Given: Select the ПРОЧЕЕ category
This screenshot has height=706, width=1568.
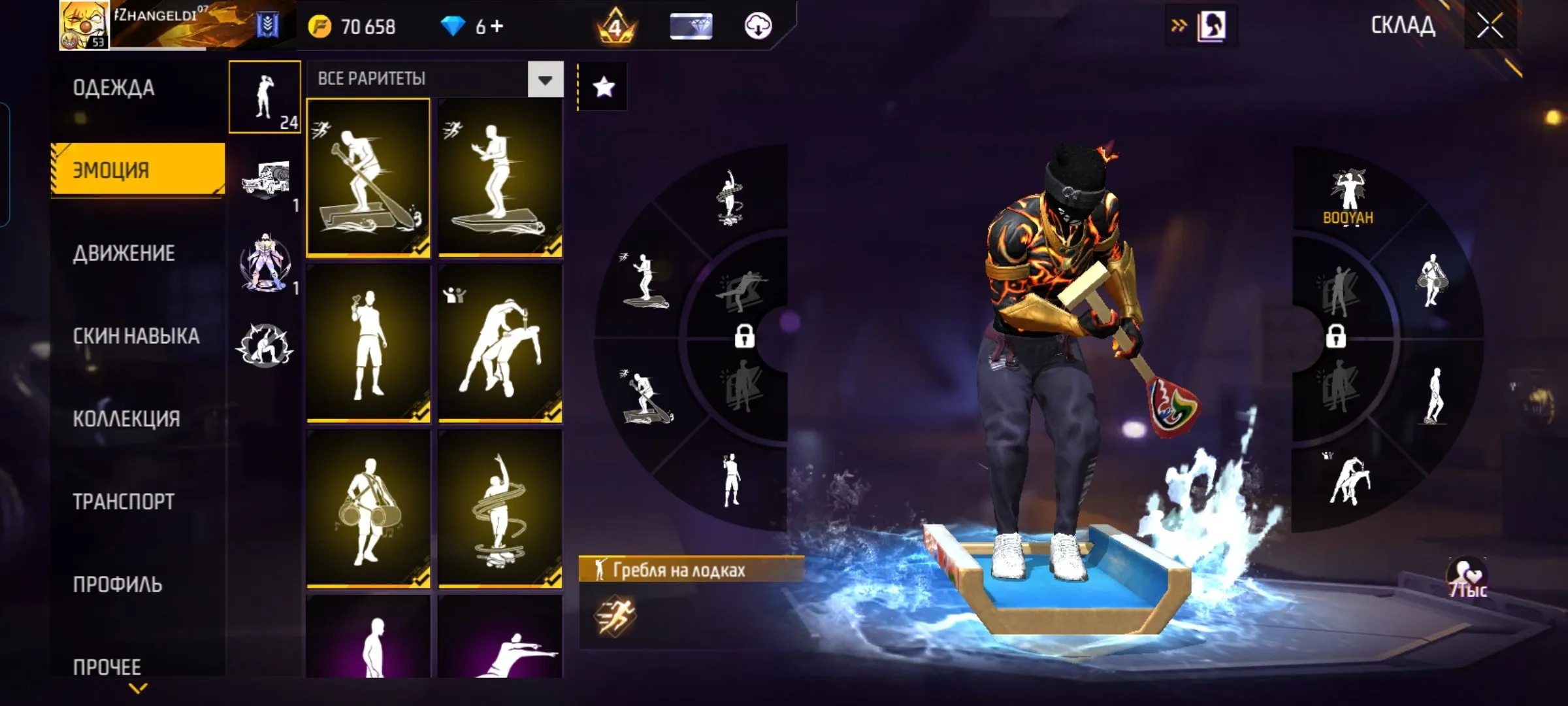Looking at the screenshot, I should [x=107, y=667].
